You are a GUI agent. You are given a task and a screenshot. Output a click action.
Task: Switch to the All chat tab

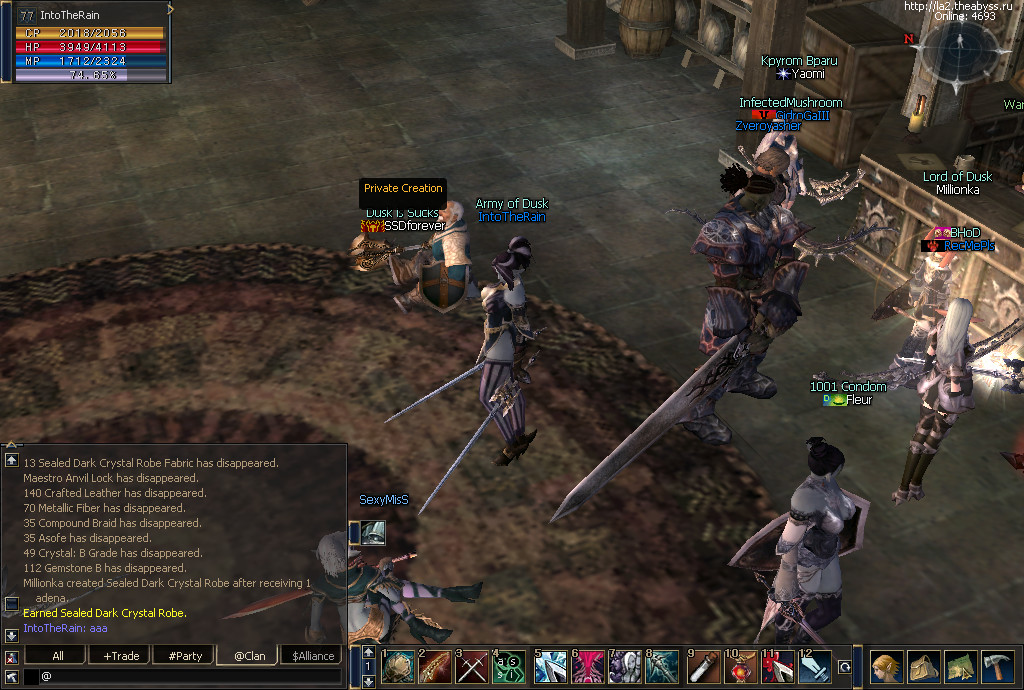pyautogui.click(x=57, y=656)
